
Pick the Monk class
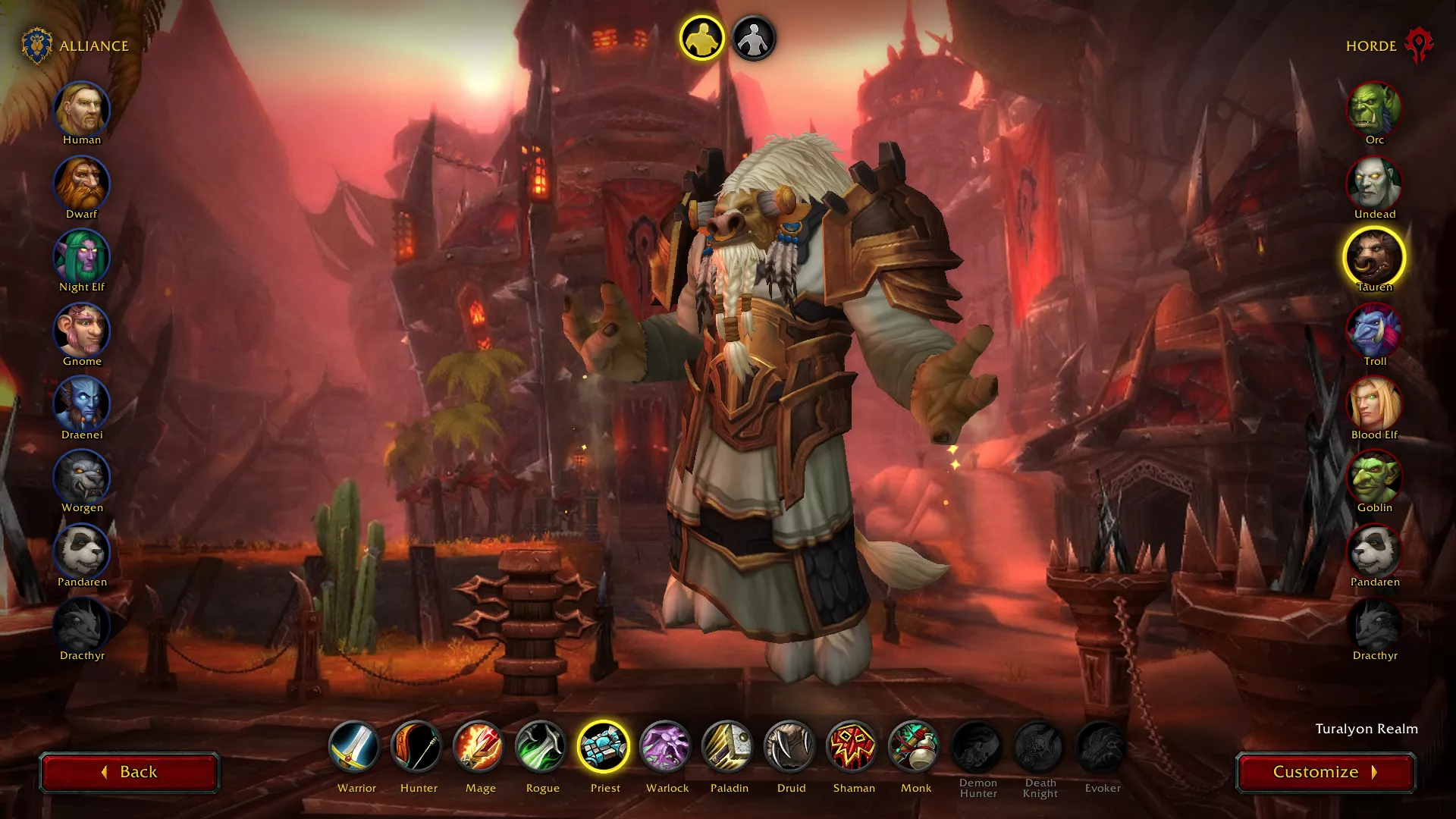pos(915,747)
